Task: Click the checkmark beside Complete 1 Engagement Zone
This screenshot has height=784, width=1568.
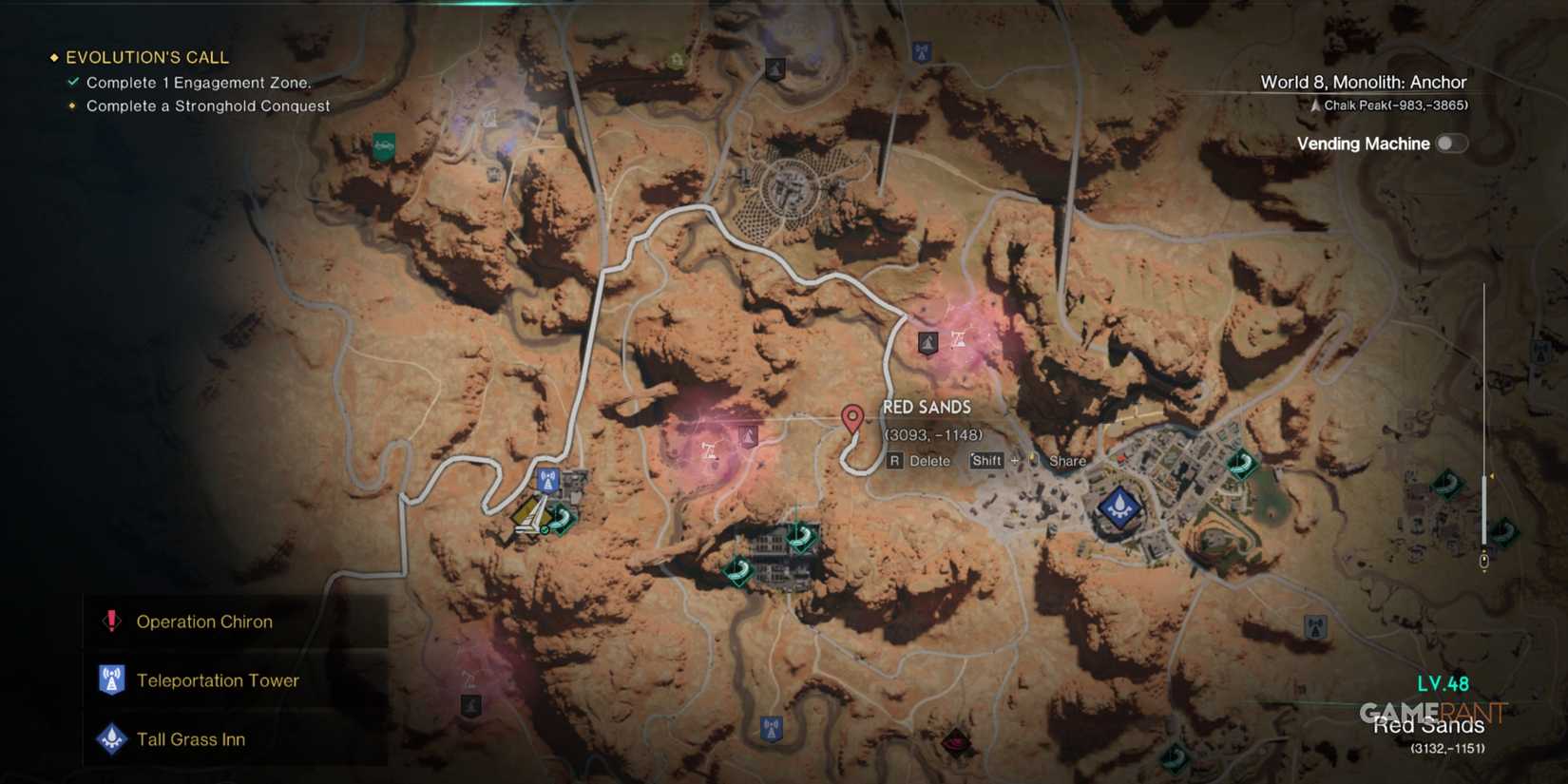Action: (72, 82)
